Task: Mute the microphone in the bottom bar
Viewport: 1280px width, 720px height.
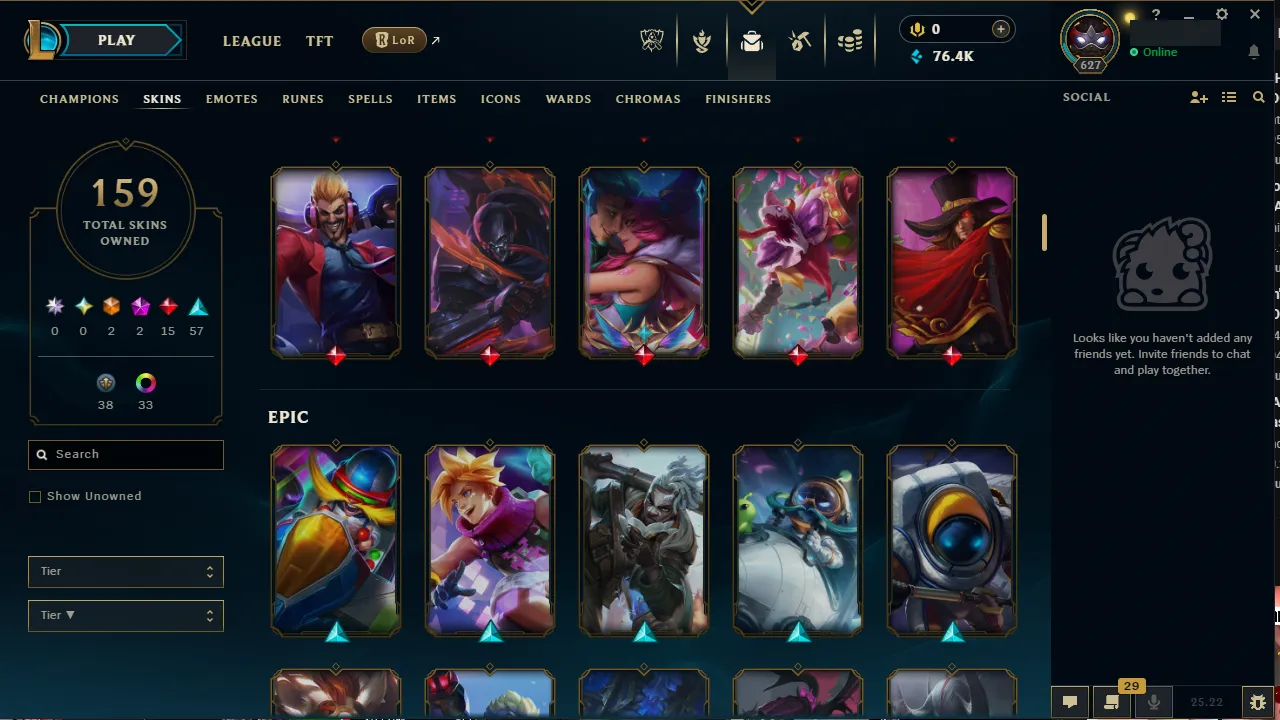Action: 1153,701
